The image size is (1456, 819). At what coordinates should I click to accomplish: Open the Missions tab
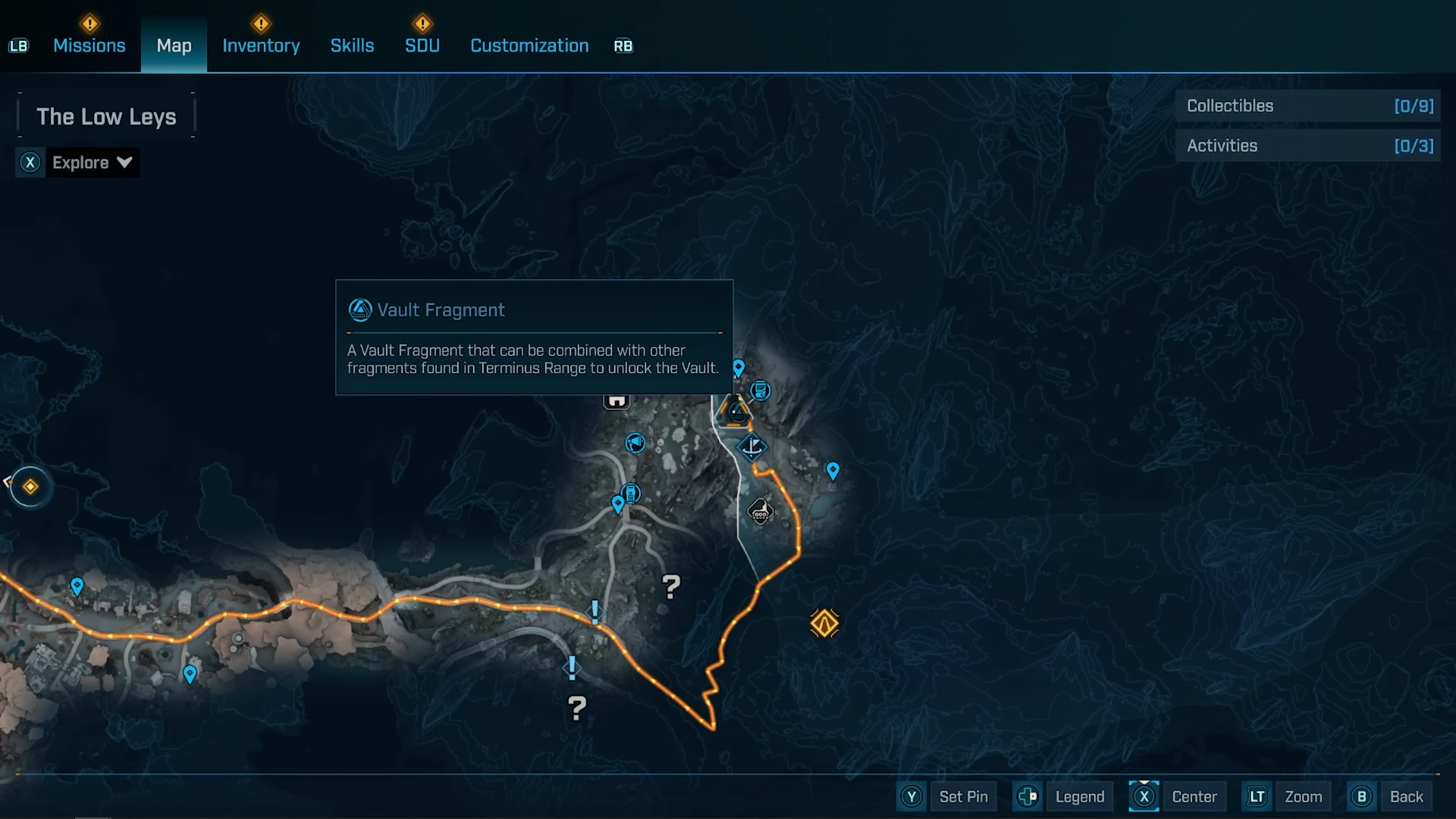89,45
